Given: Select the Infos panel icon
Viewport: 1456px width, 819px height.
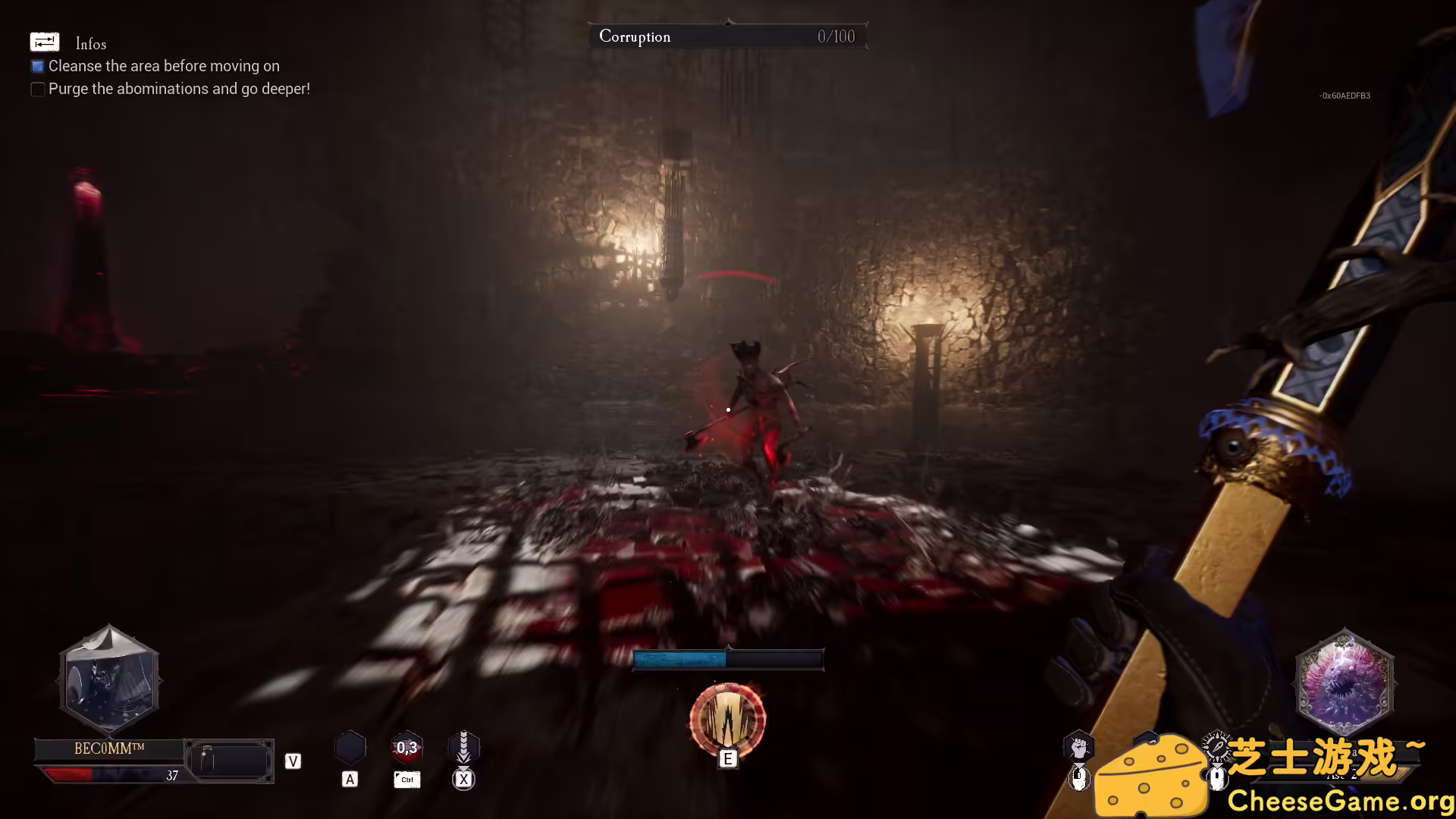Looking at the screenshot, I should [x=45, y=42].
